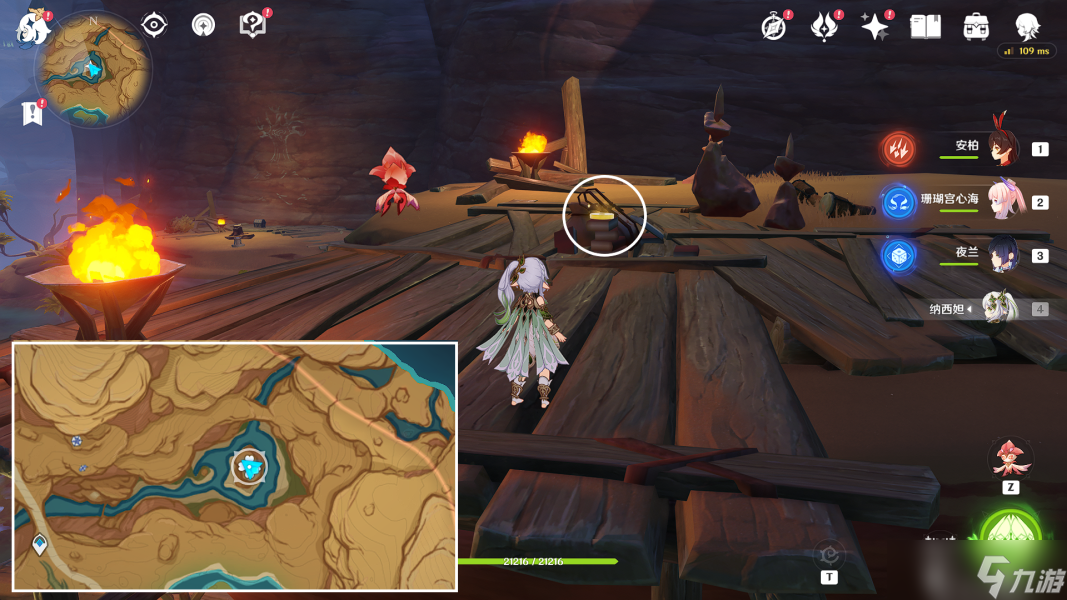Open the backpack inventory
This screenshot has width=1067, height=600.
(x=976, y=27)
